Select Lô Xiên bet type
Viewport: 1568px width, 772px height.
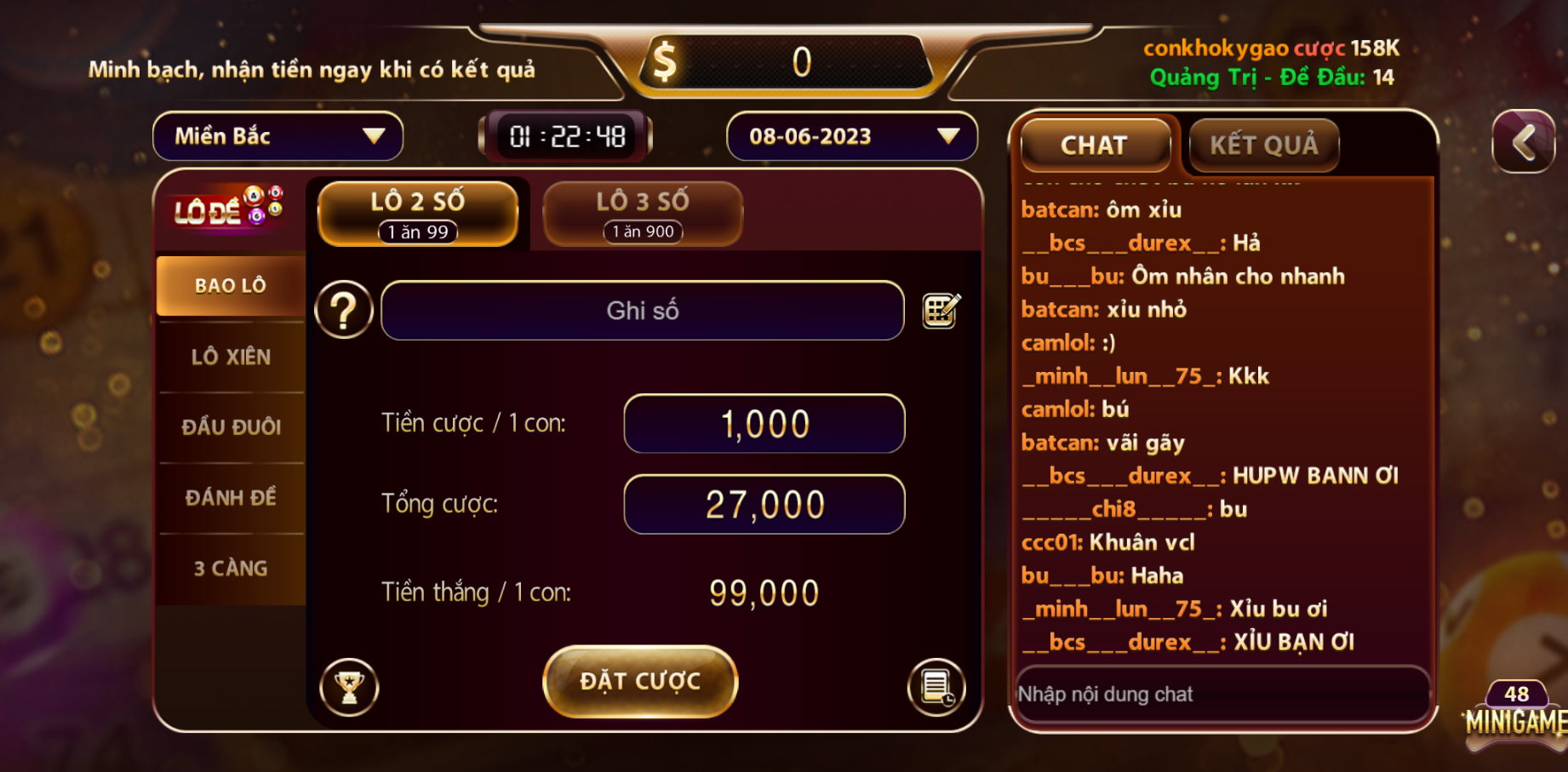point(231,357)
